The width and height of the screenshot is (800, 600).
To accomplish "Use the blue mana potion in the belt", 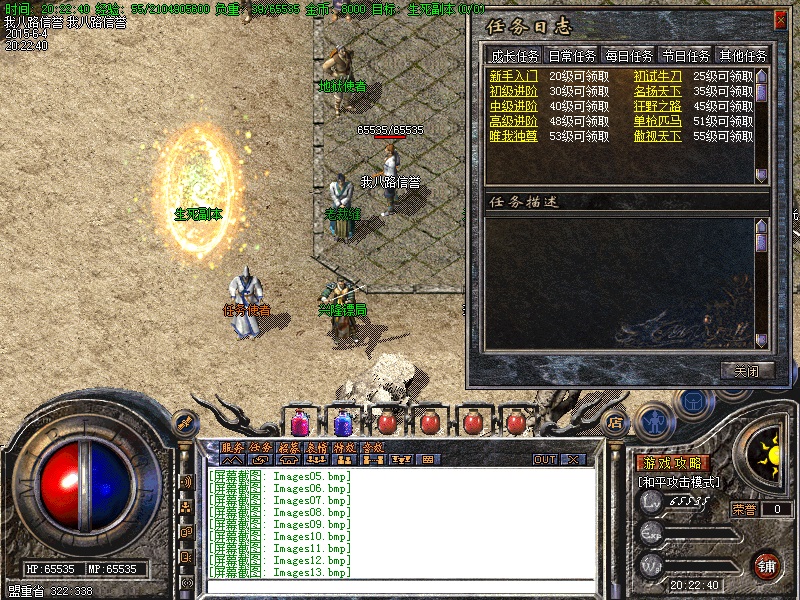I will [x=343, y=423].
